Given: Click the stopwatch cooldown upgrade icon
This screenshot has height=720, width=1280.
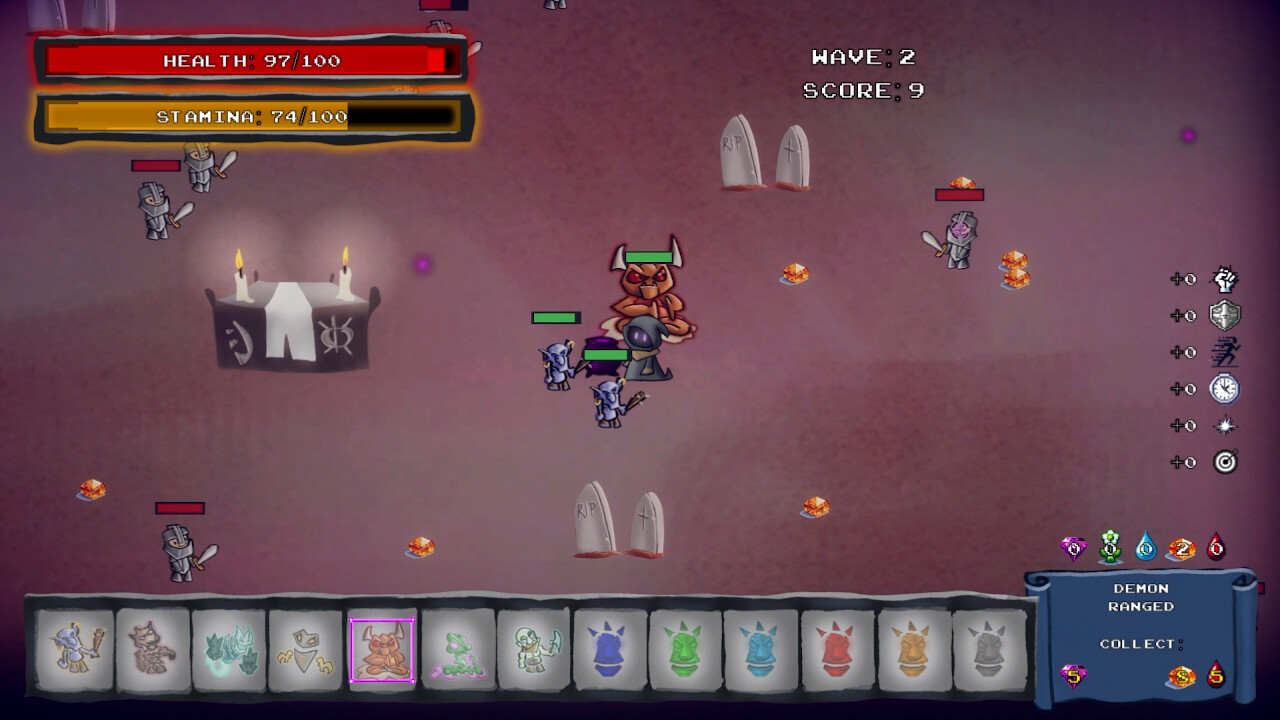Looking at the screenshot, I should click(1224, 388).
